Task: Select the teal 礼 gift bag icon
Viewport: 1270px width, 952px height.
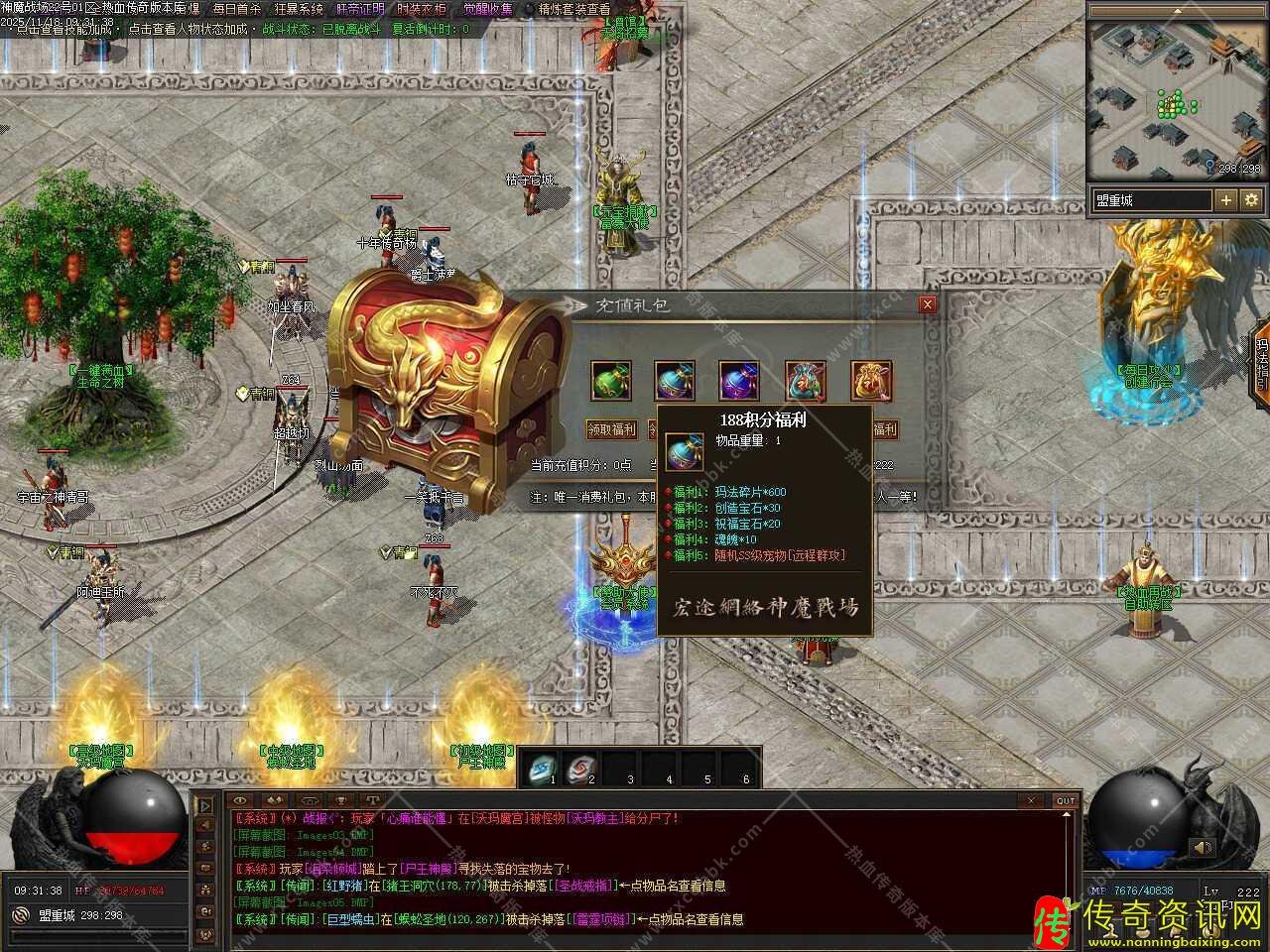Action: [x=805, y=381]
